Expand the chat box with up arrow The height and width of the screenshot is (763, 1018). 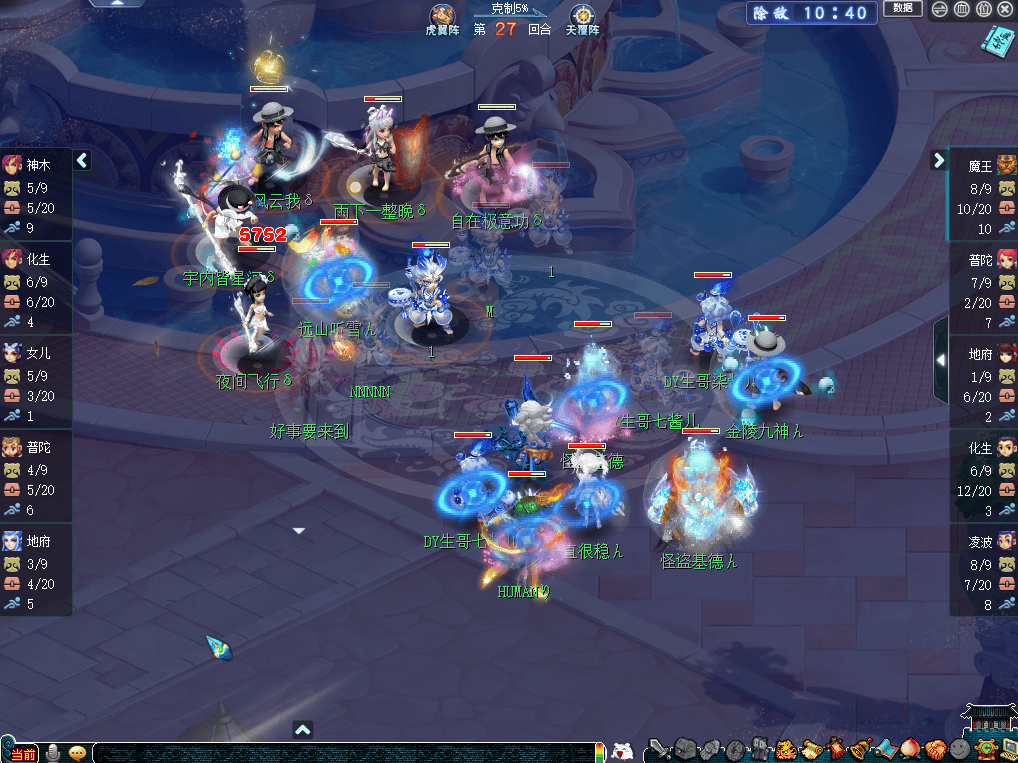(303, 730)
